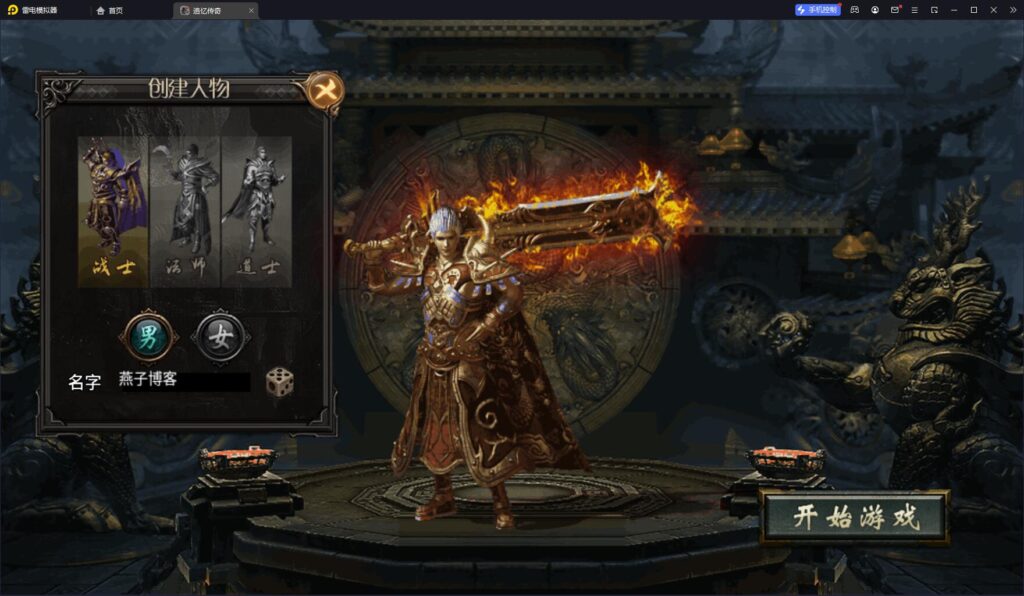1024x596 pixels.
Task: Start the game with 开始游戏
Action: click(x=854, y=517)
